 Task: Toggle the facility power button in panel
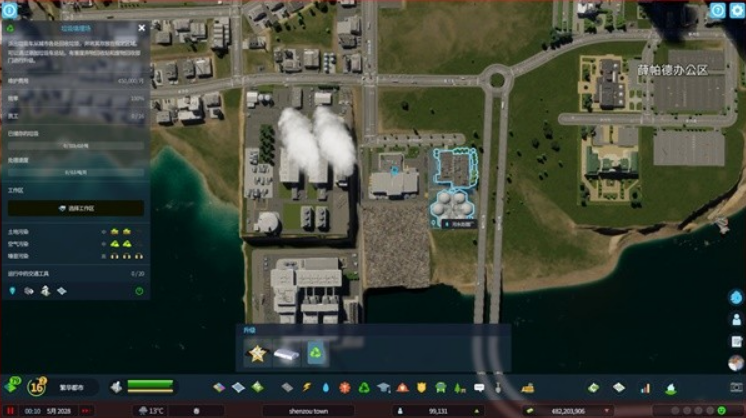pyautogui.click(x=139, y=291)
